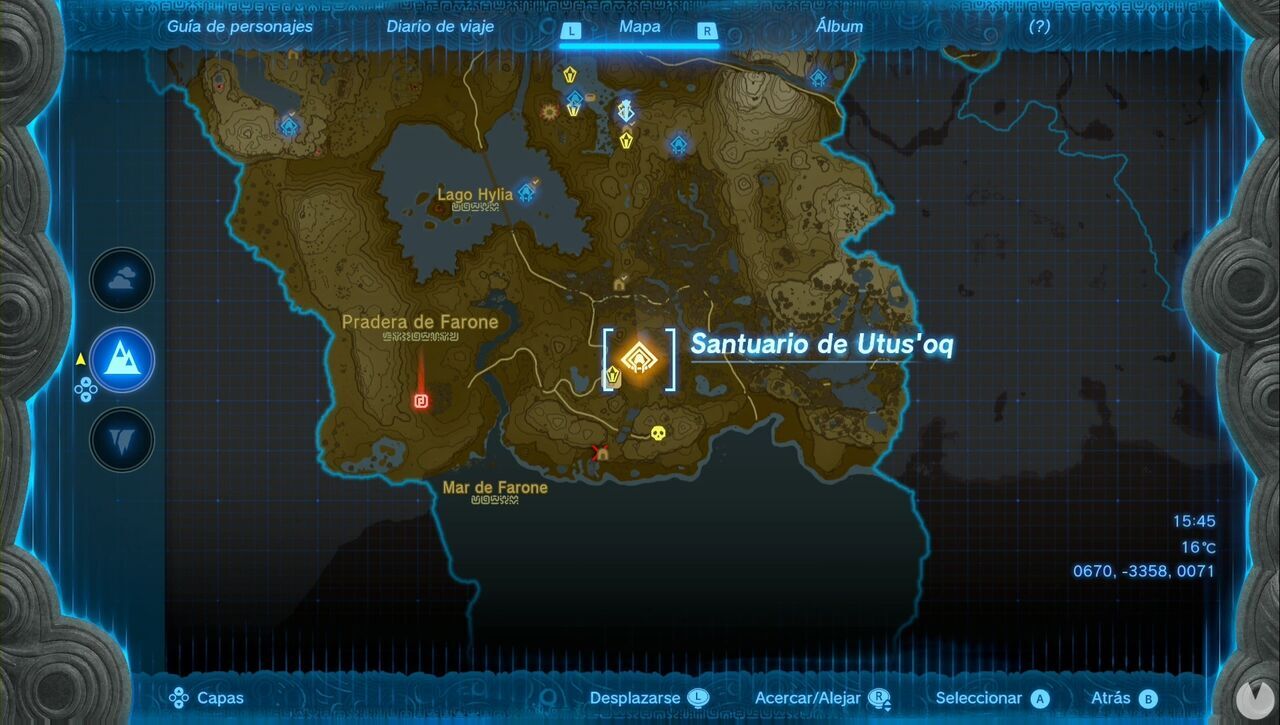Select the skull enemy camp icon
Viewport: 1280px width, 725px height.
tap(657, 434)
